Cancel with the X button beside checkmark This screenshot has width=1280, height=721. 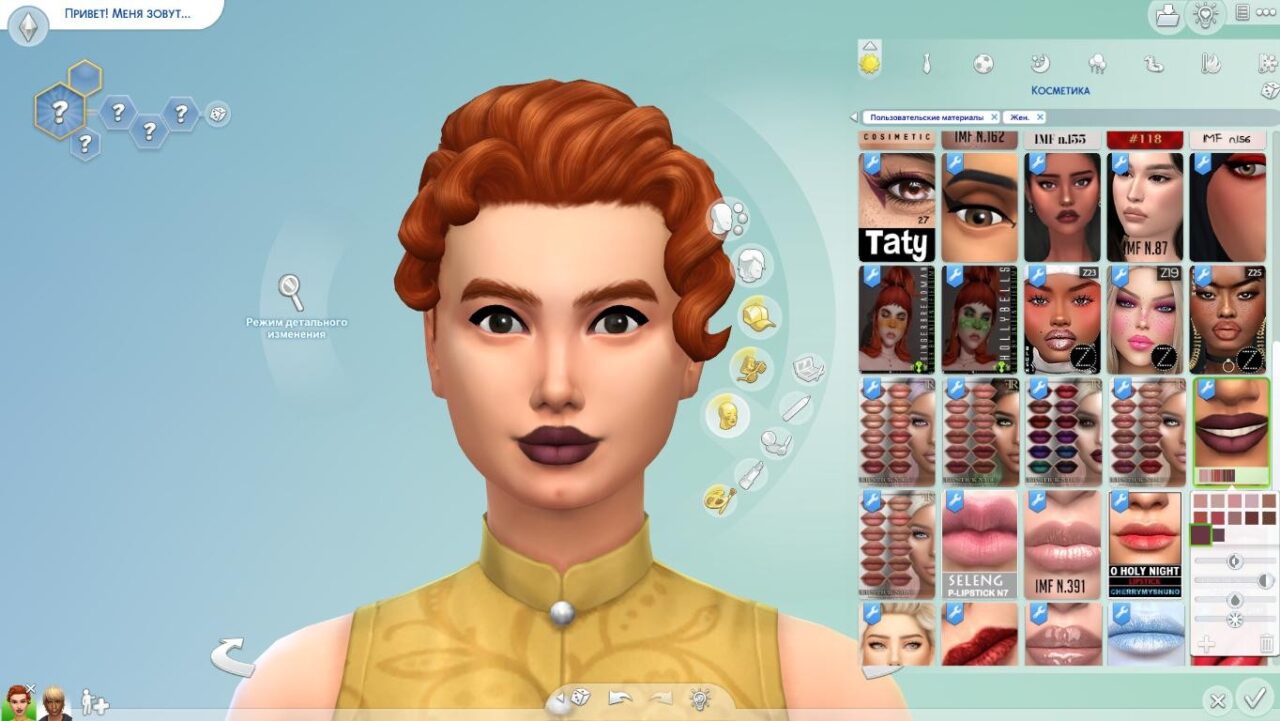pos(1217,700)
